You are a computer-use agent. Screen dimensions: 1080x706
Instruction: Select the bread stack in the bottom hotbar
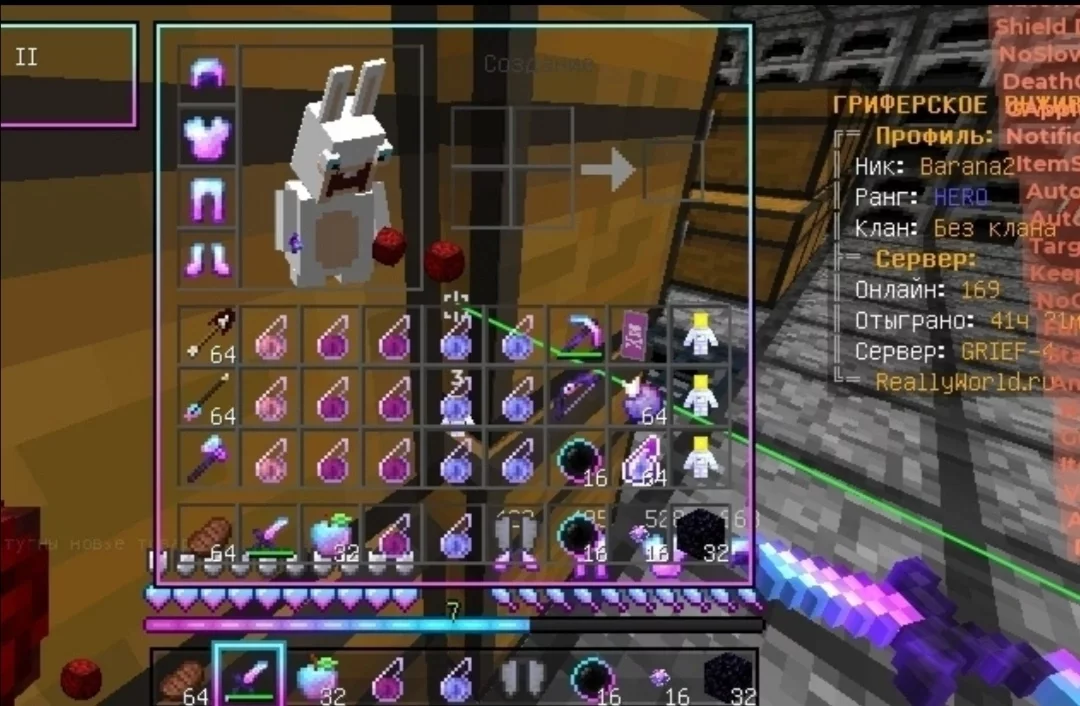click(183, 676)
